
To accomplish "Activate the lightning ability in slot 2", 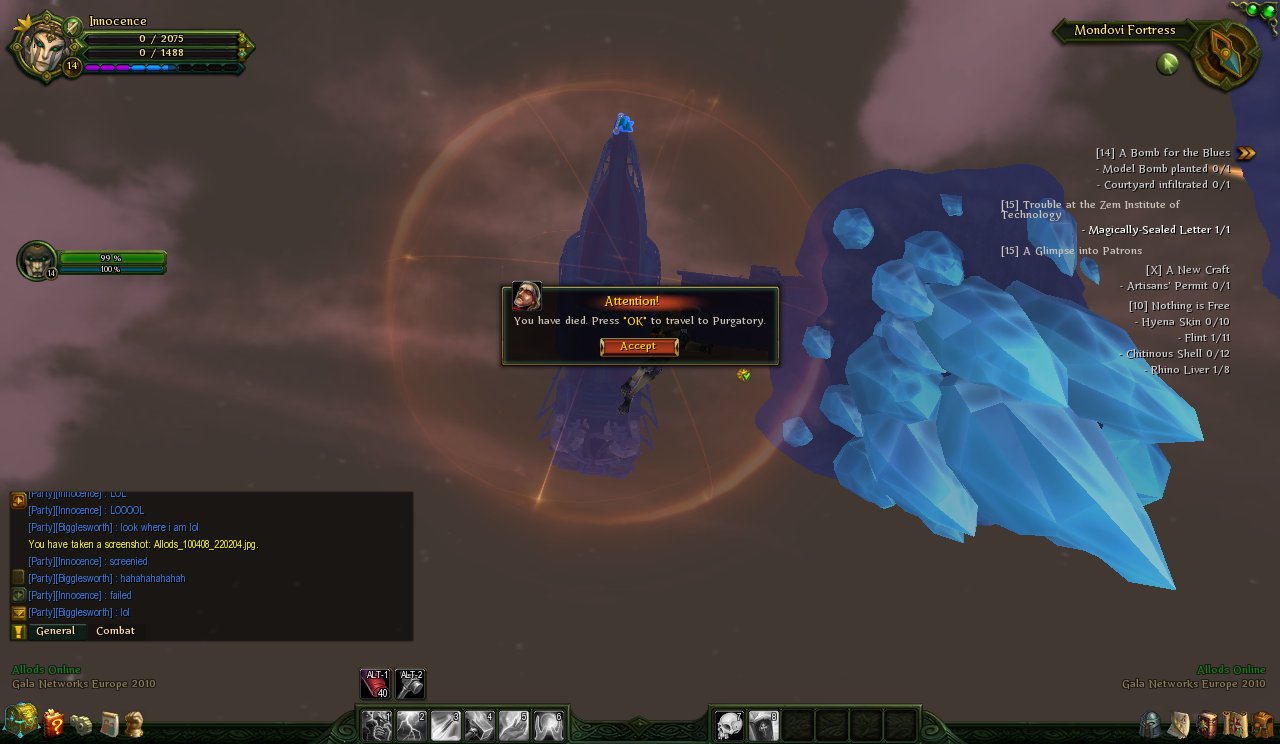I will [410, 725].
